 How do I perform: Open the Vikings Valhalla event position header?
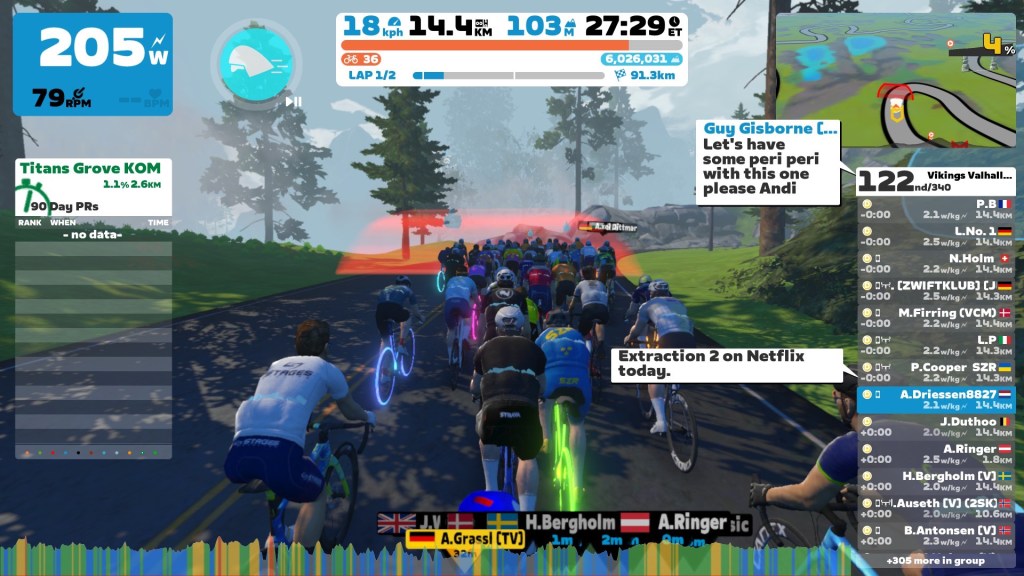click(x=936, y=180)
